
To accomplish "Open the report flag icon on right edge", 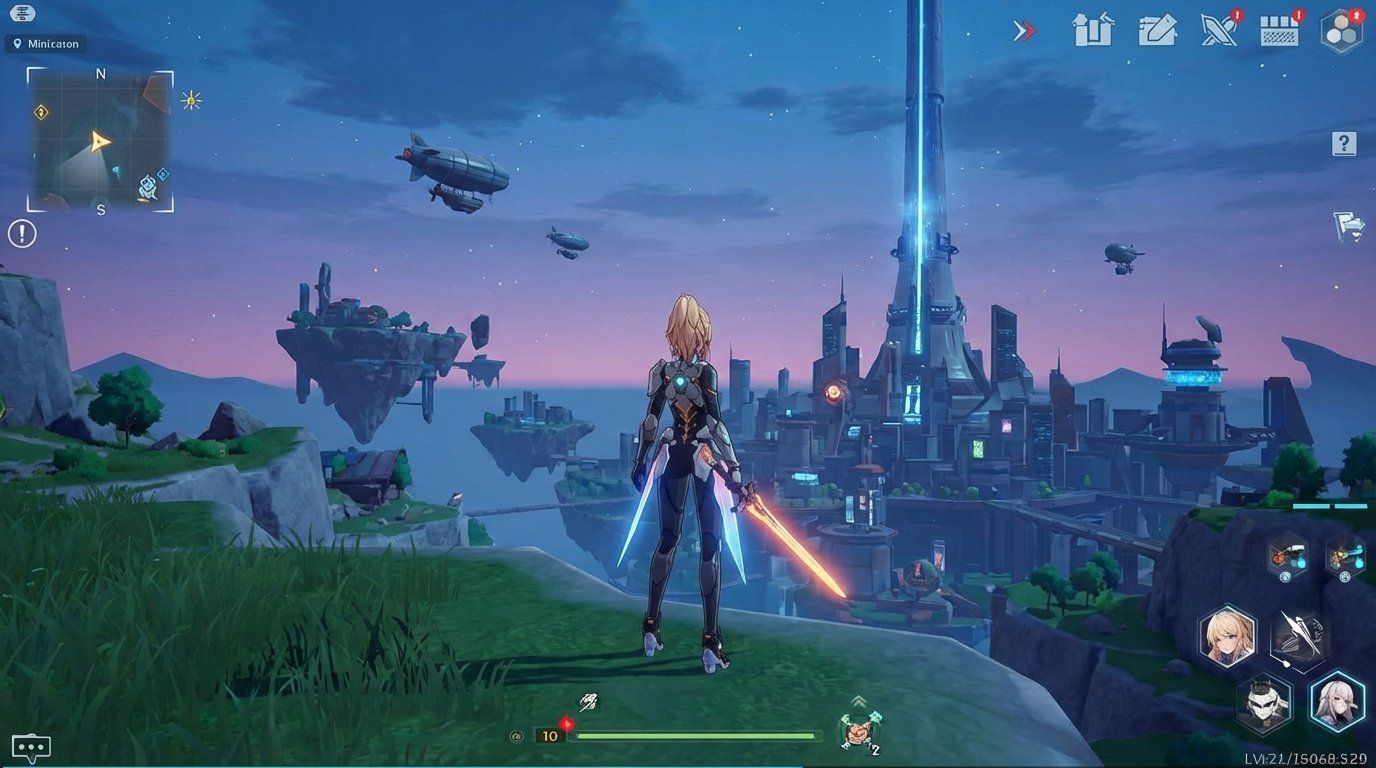I will (x=1350, y=227).
